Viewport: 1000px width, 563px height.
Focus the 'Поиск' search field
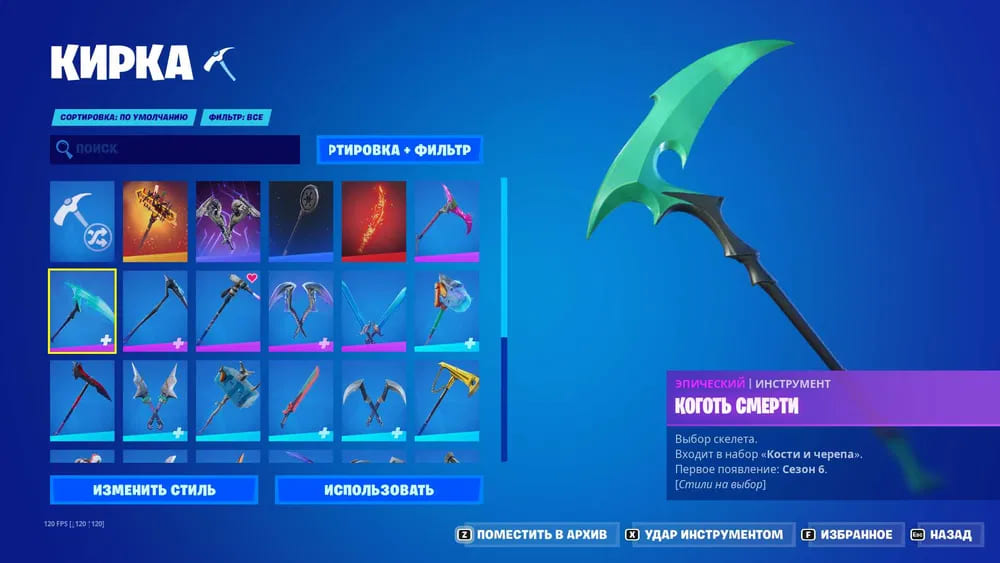coord(175,149)
